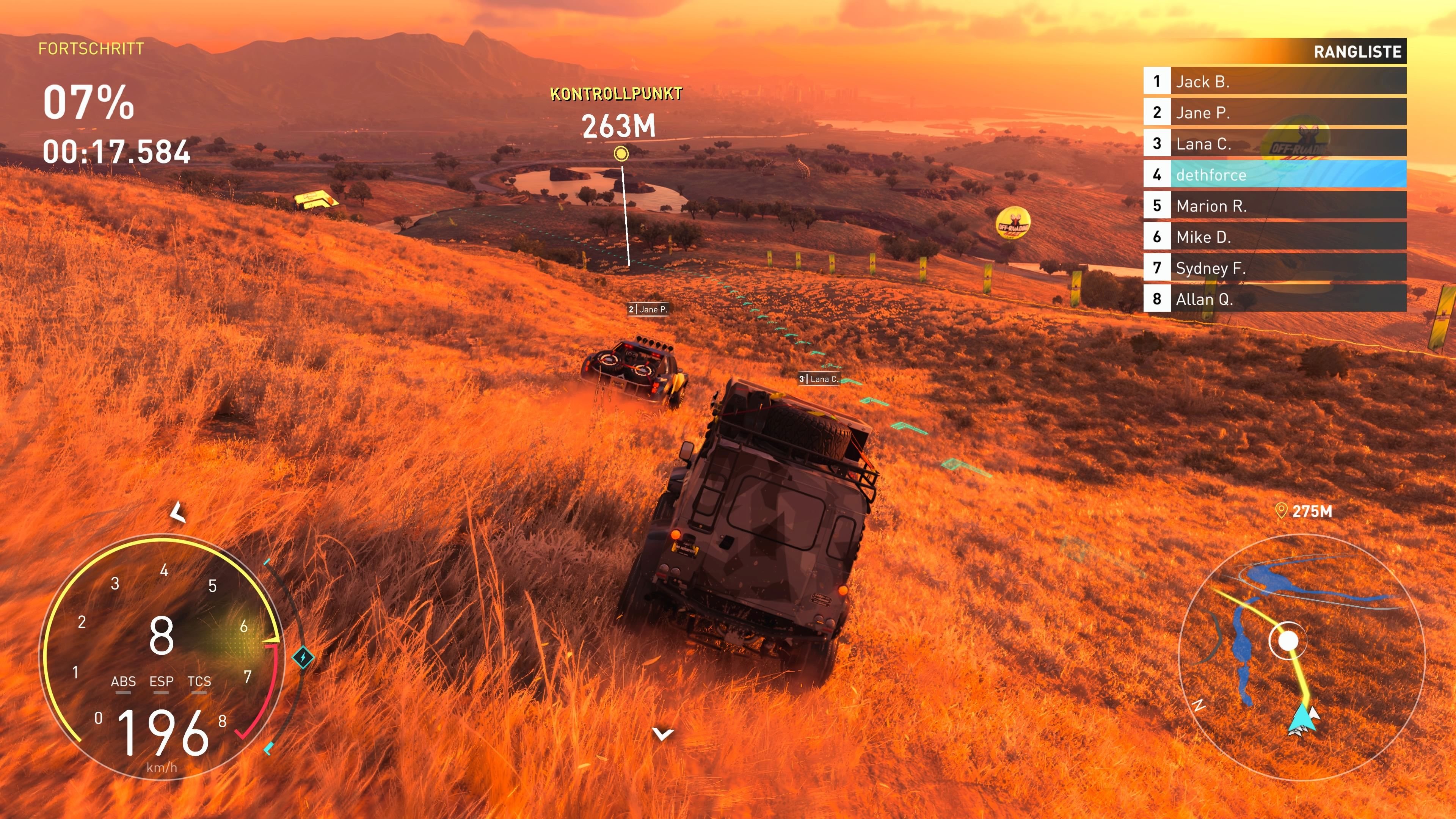Screen dimensions: 1456x819
Task: Choose Sydney F. in the ranking list
Action: 1274,268
